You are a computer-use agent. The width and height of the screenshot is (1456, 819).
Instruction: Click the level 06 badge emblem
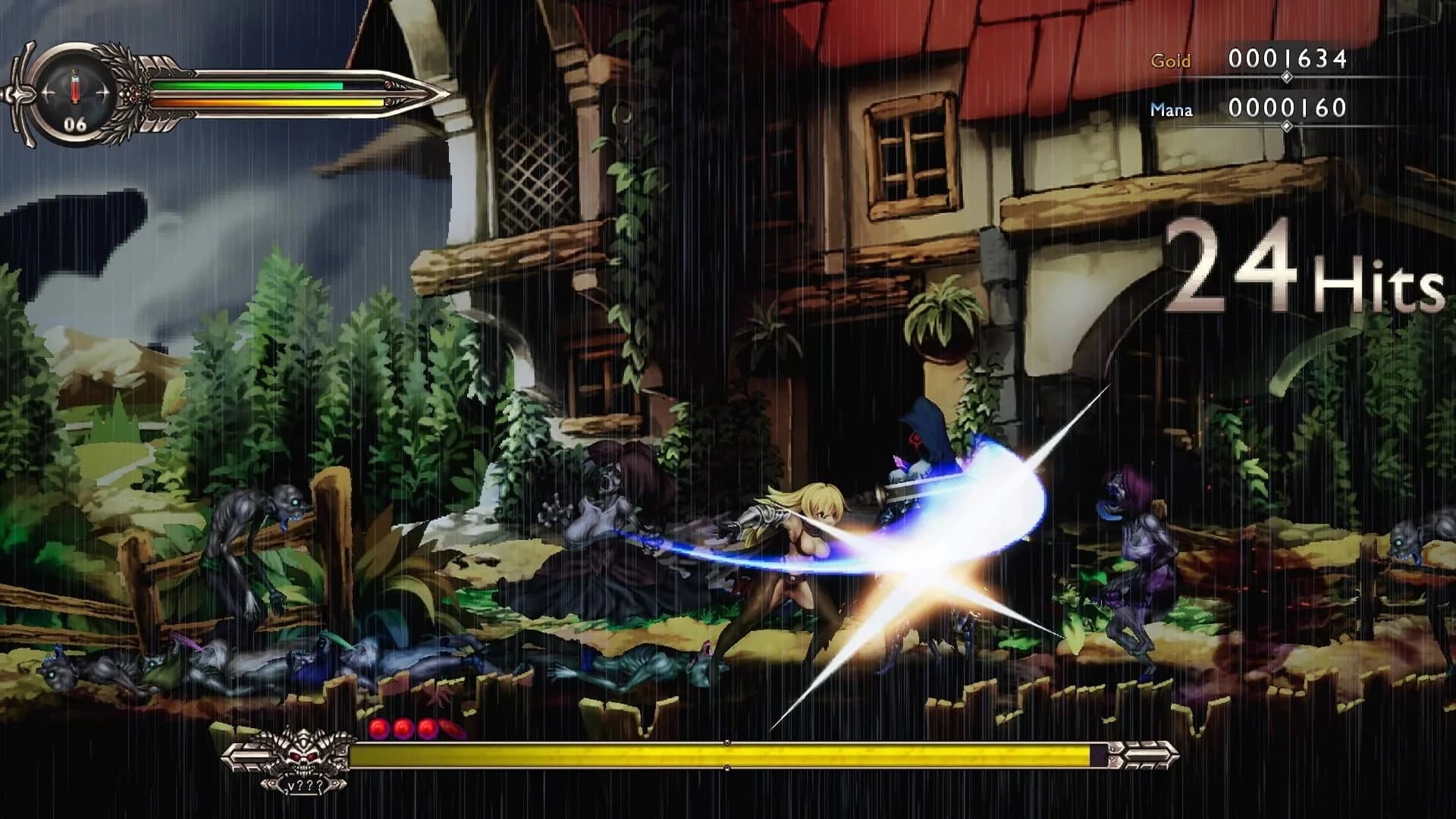75,123
